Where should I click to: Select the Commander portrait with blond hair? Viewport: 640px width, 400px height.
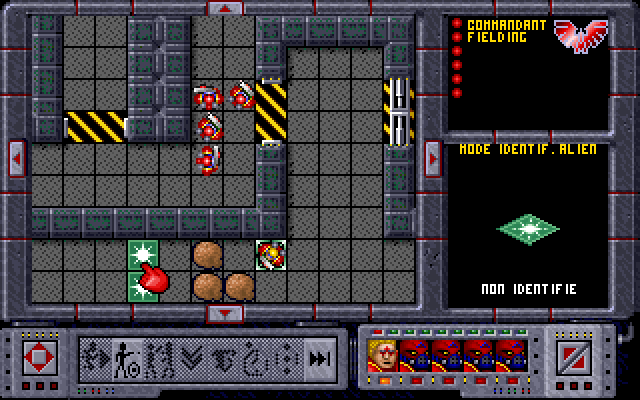click(382, 355)
